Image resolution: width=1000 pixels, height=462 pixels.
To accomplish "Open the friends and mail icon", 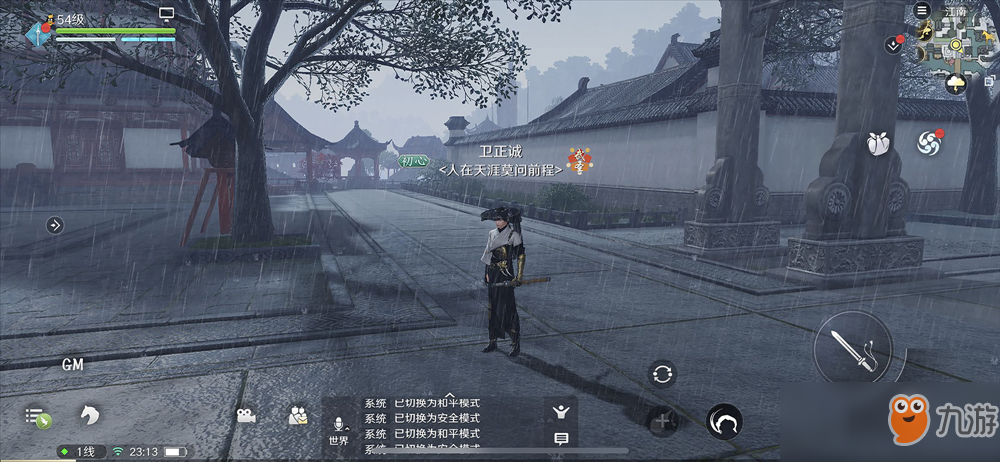I will (297, 415).
